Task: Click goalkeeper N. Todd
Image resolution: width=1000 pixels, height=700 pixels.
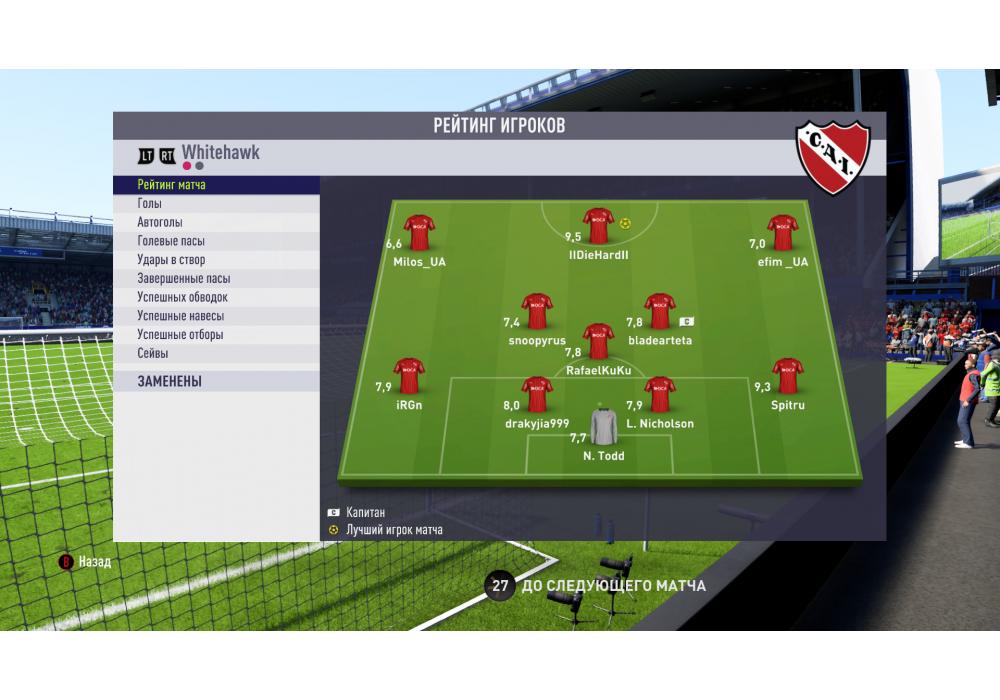Action: pos(604,427)
